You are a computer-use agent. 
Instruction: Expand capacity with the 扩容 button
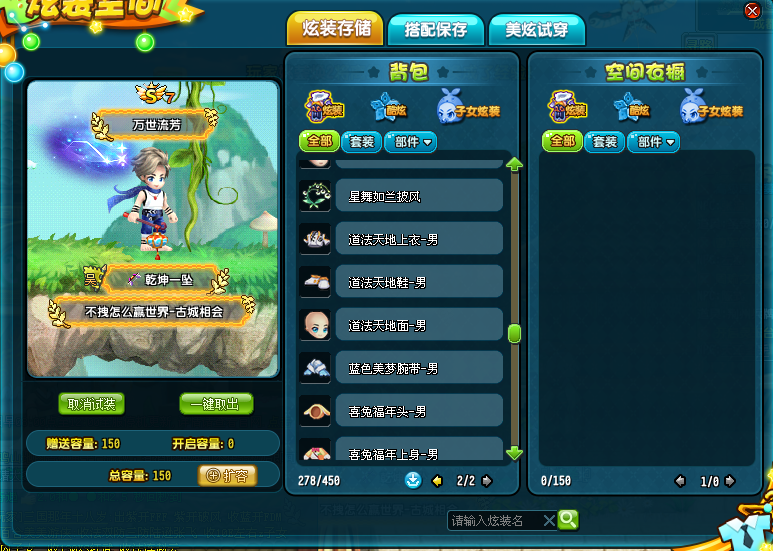click(227, 476)
